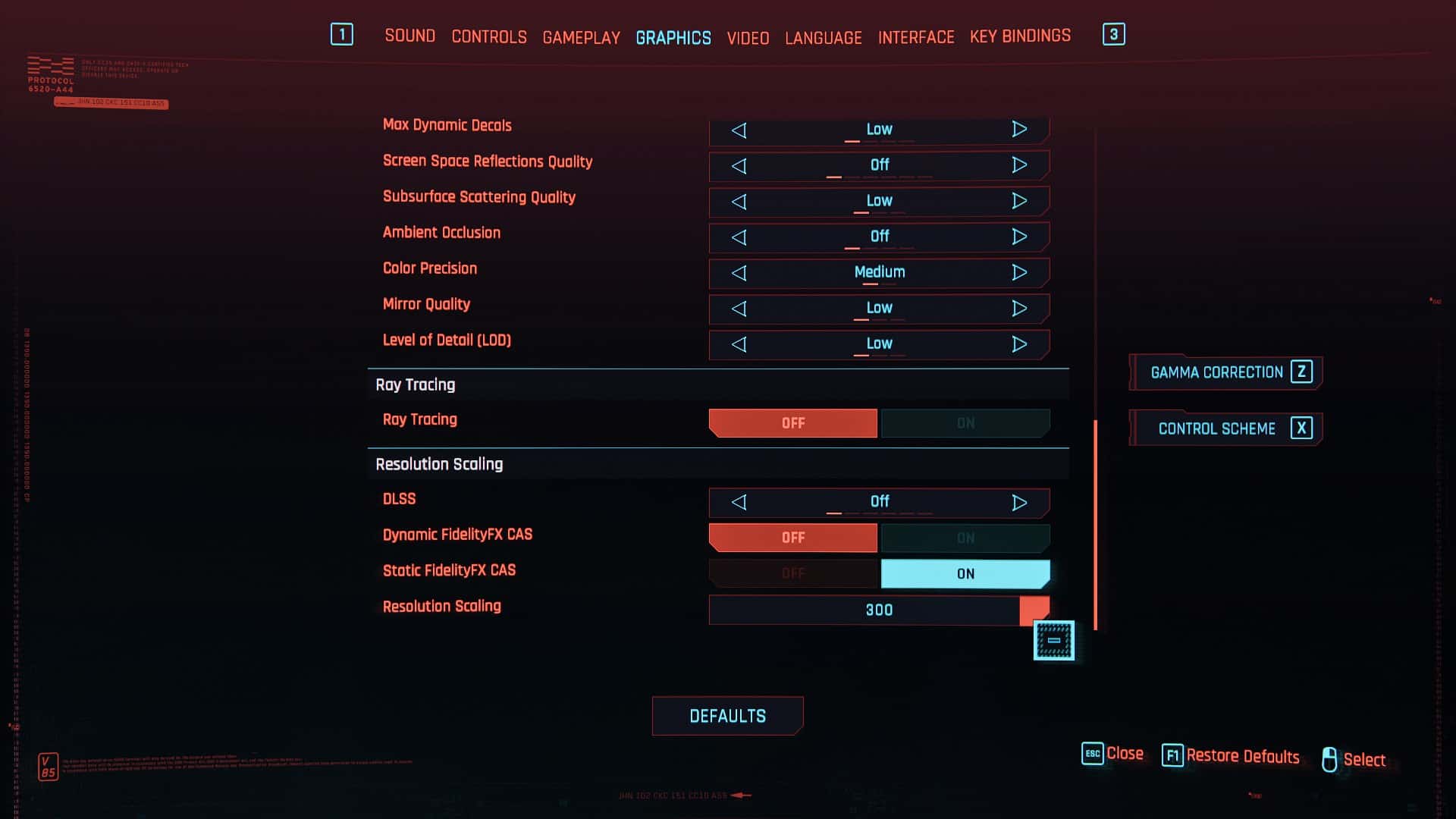The height and width of the screenshot is (819, 1456).
Task: Increase Mirror Quality with the right arrow
Action: [1020, 308]
